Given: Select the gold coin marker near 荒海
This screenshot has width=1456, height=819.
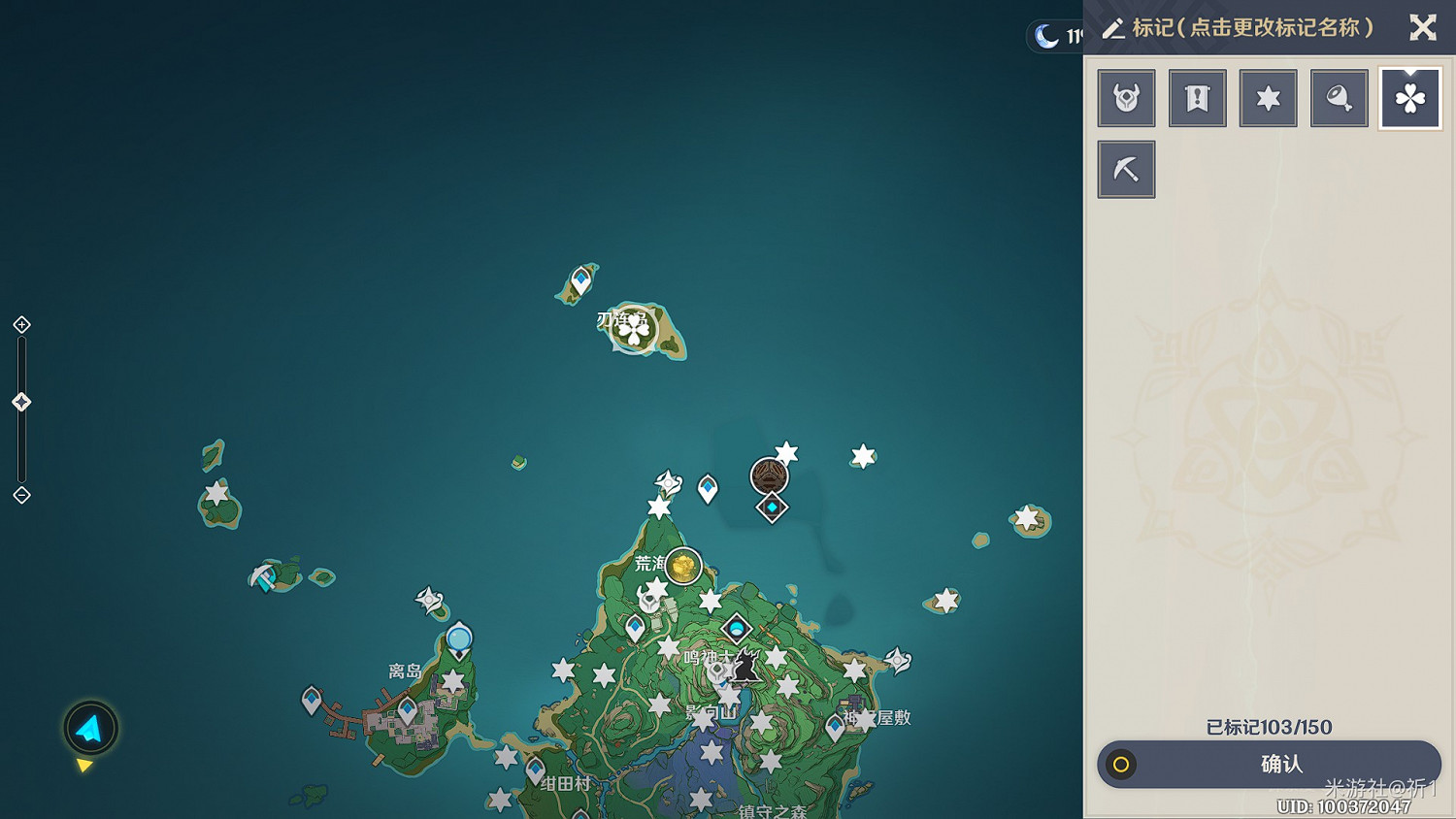Looking at the screenshot, I should coord(683,566).
